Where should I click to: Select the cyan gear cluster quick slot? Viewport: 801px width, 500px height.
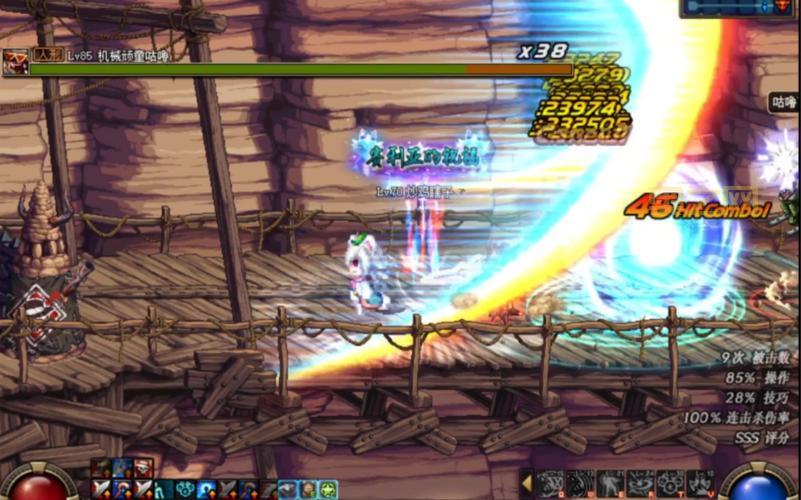[186, 489]
